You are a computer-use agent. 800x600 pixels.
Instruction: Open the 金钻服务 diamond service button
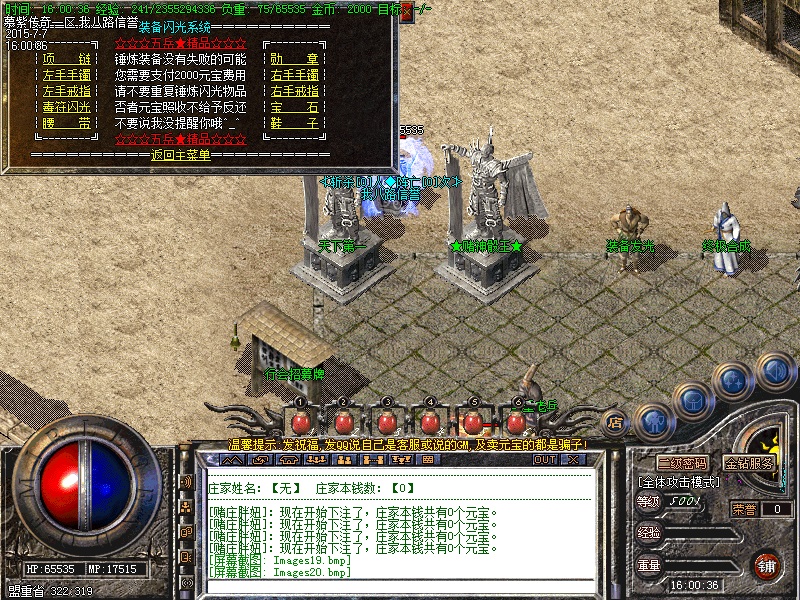(x=749, y=464)
